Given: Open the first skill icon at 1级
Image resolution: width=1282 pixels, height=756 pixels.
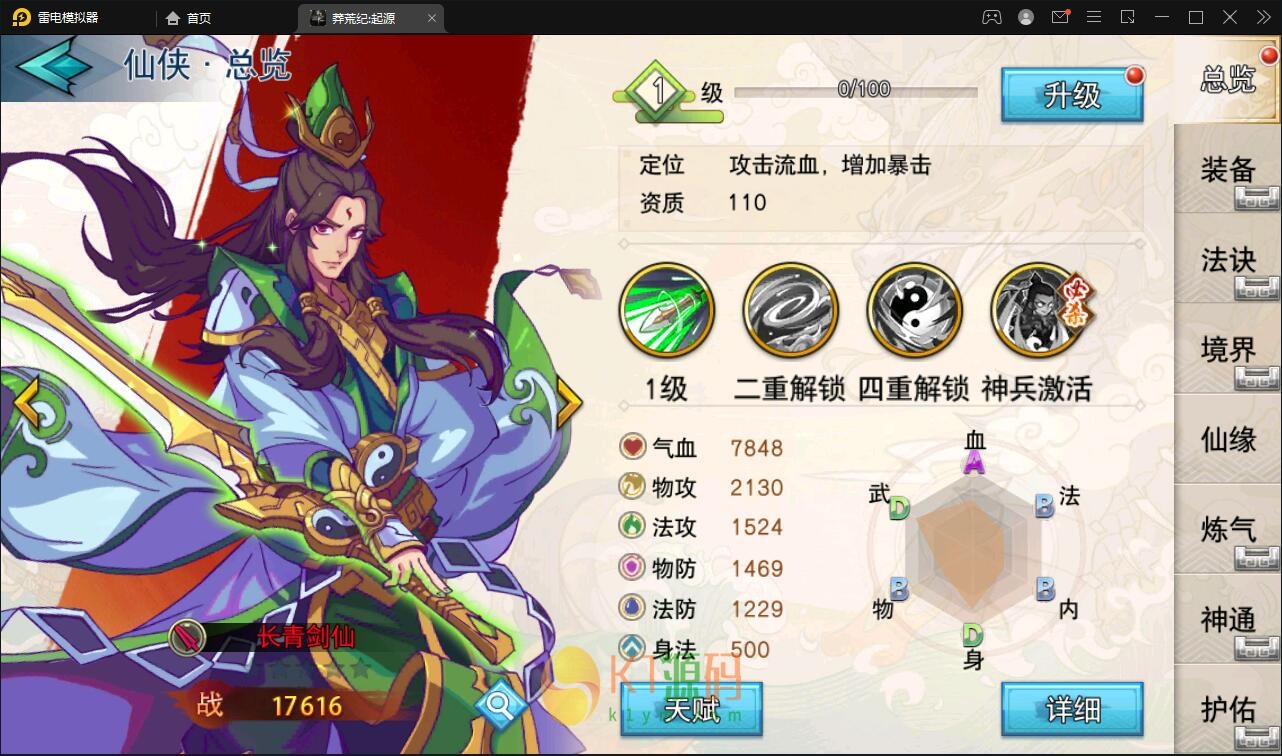Looking at the screenshot, I should 666,309.
